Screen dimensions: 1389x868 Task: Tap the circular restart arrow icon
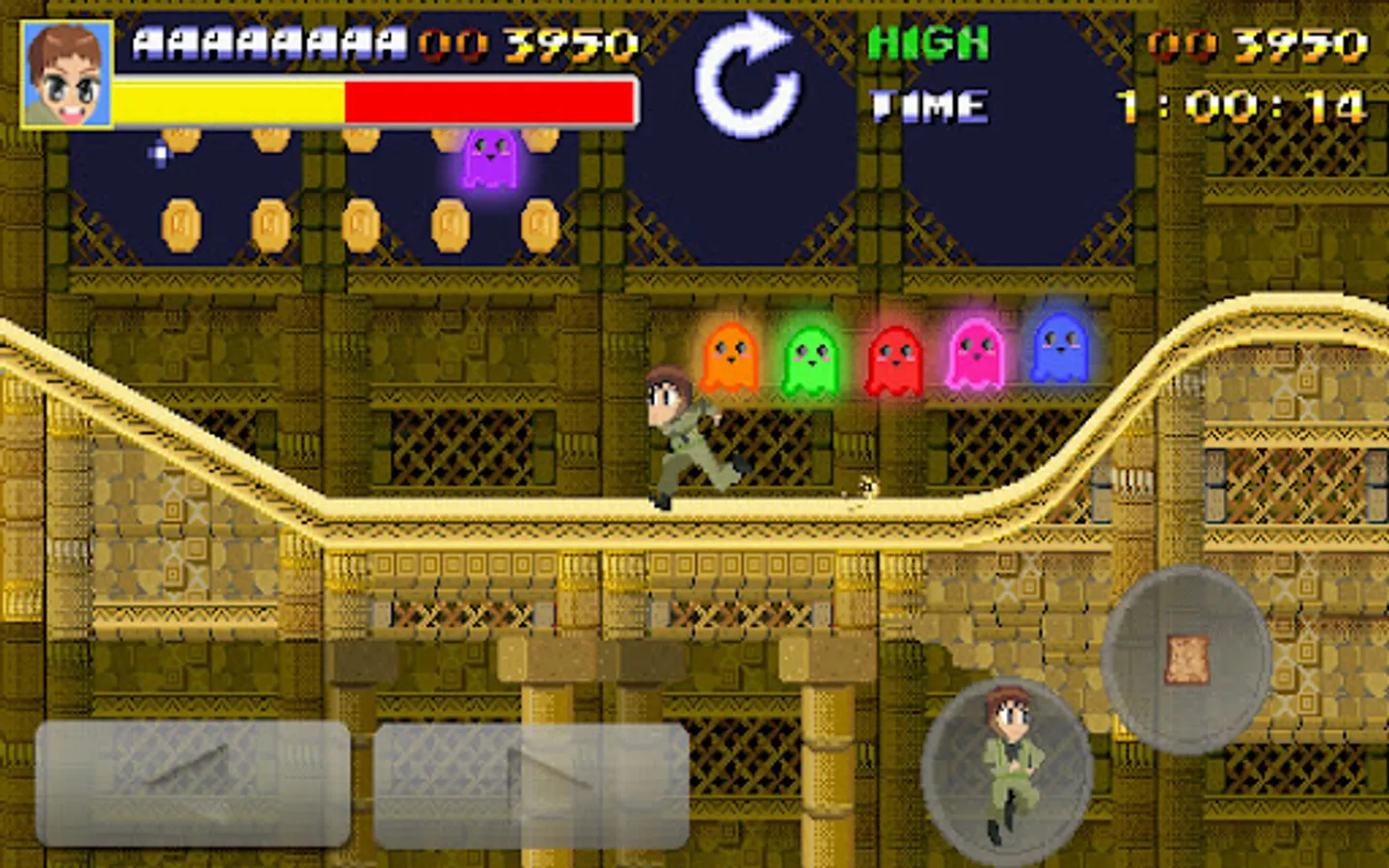point(748,77)
